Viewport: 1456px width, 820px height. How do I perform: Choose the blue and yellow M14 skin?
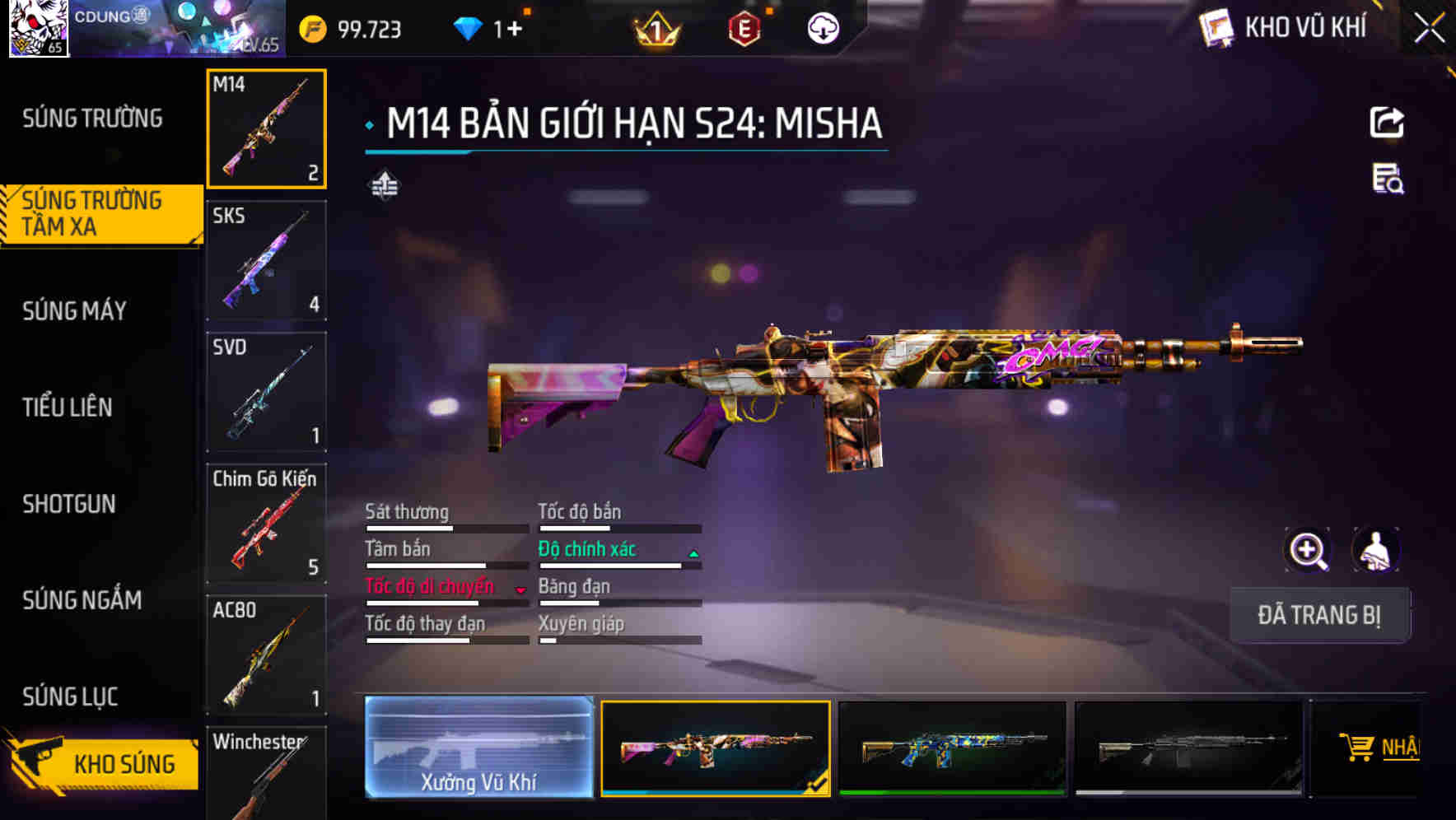(952, 748)
